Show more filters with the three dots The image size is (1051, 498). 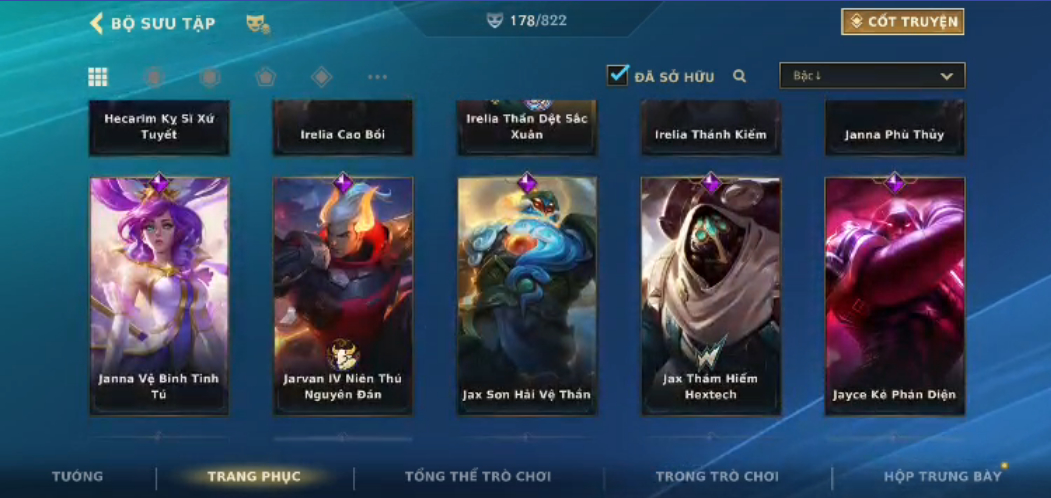click(x=377, y=77)
